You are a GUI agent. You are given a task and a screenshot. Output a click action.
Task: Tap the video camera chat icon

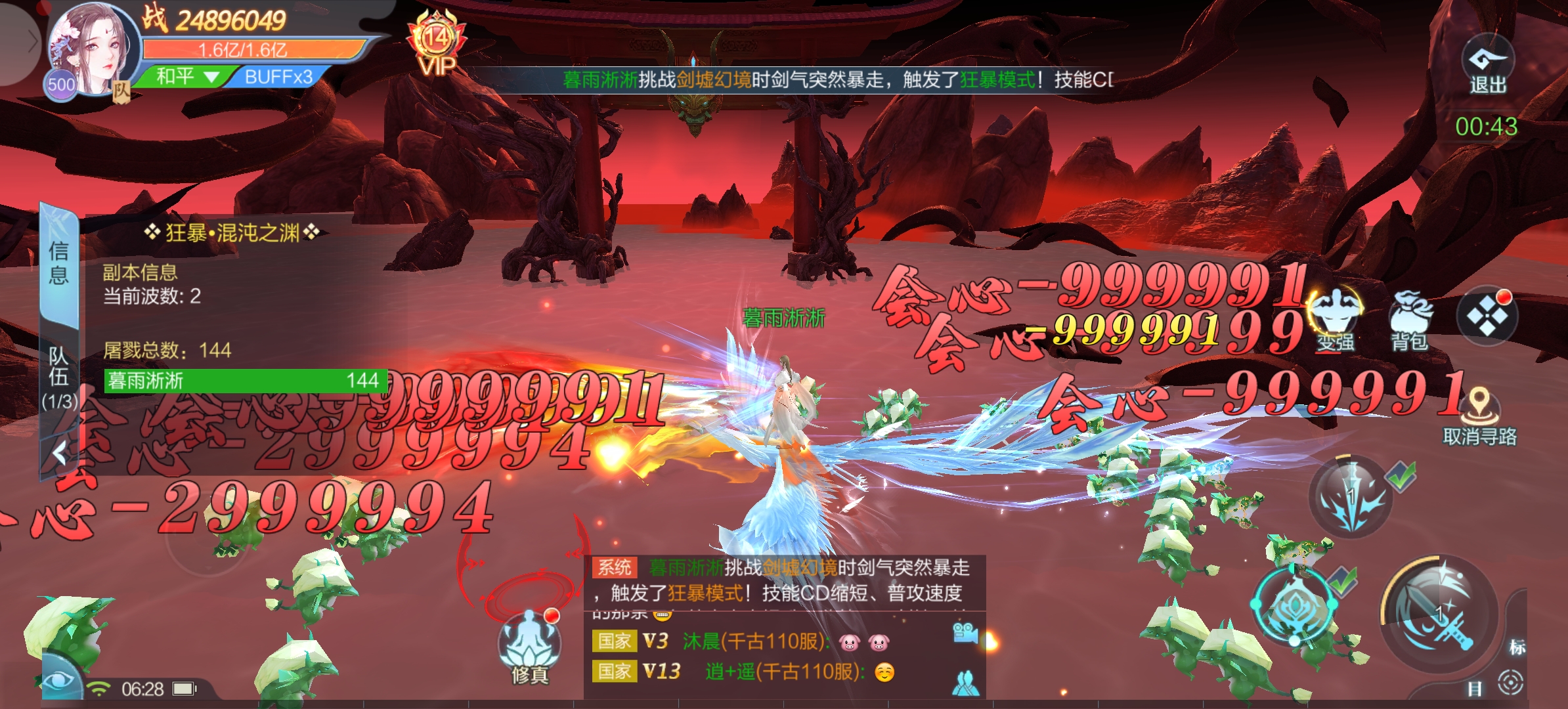click(965, 633)
